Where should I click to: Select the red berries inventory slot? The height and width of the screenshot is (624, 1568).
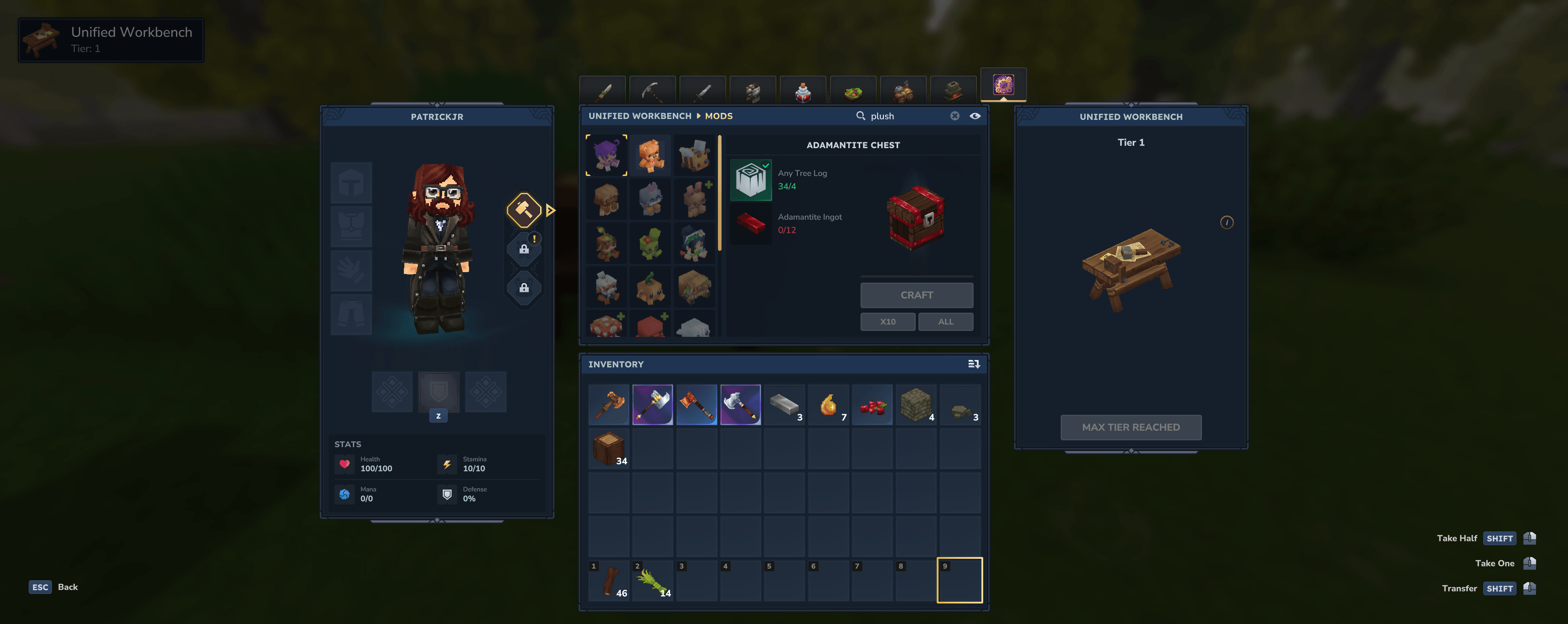pyautogui.click(x=872, y=405)
